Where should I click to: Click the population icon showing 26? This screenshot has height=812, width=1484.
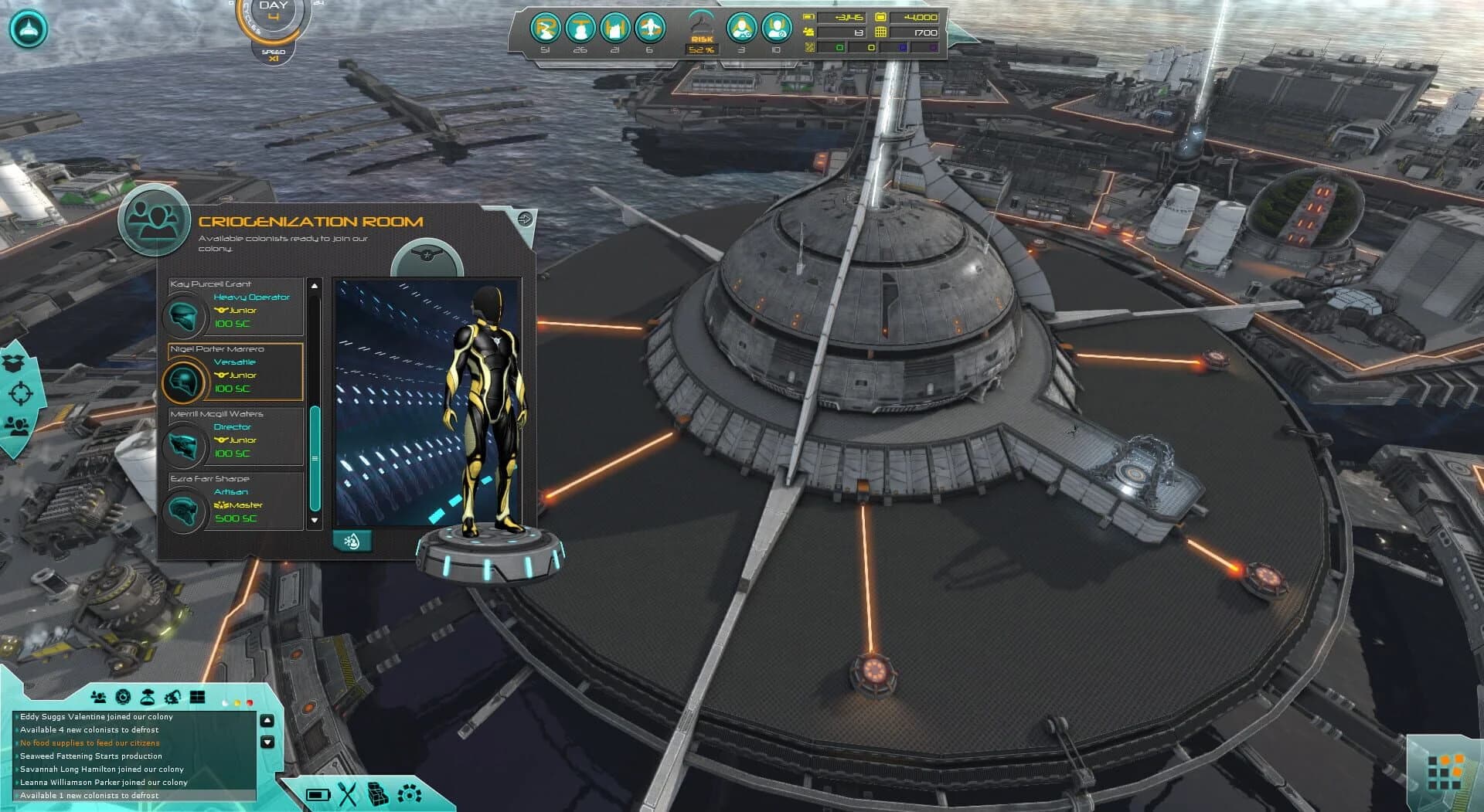(x=580, y=29)
